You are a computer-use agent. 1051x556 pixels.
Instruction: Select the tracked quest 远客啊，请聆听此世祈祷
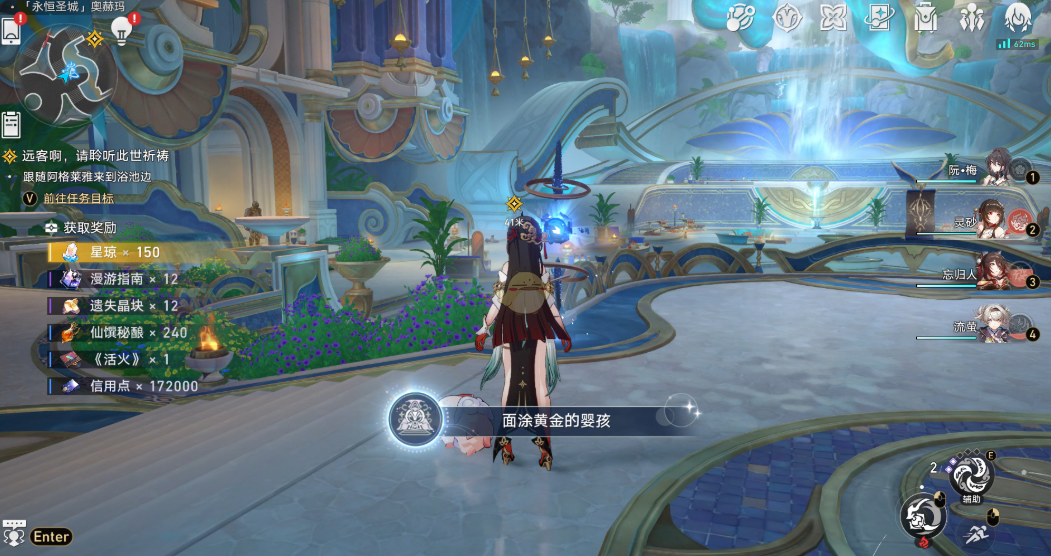[x=95, y=156]
